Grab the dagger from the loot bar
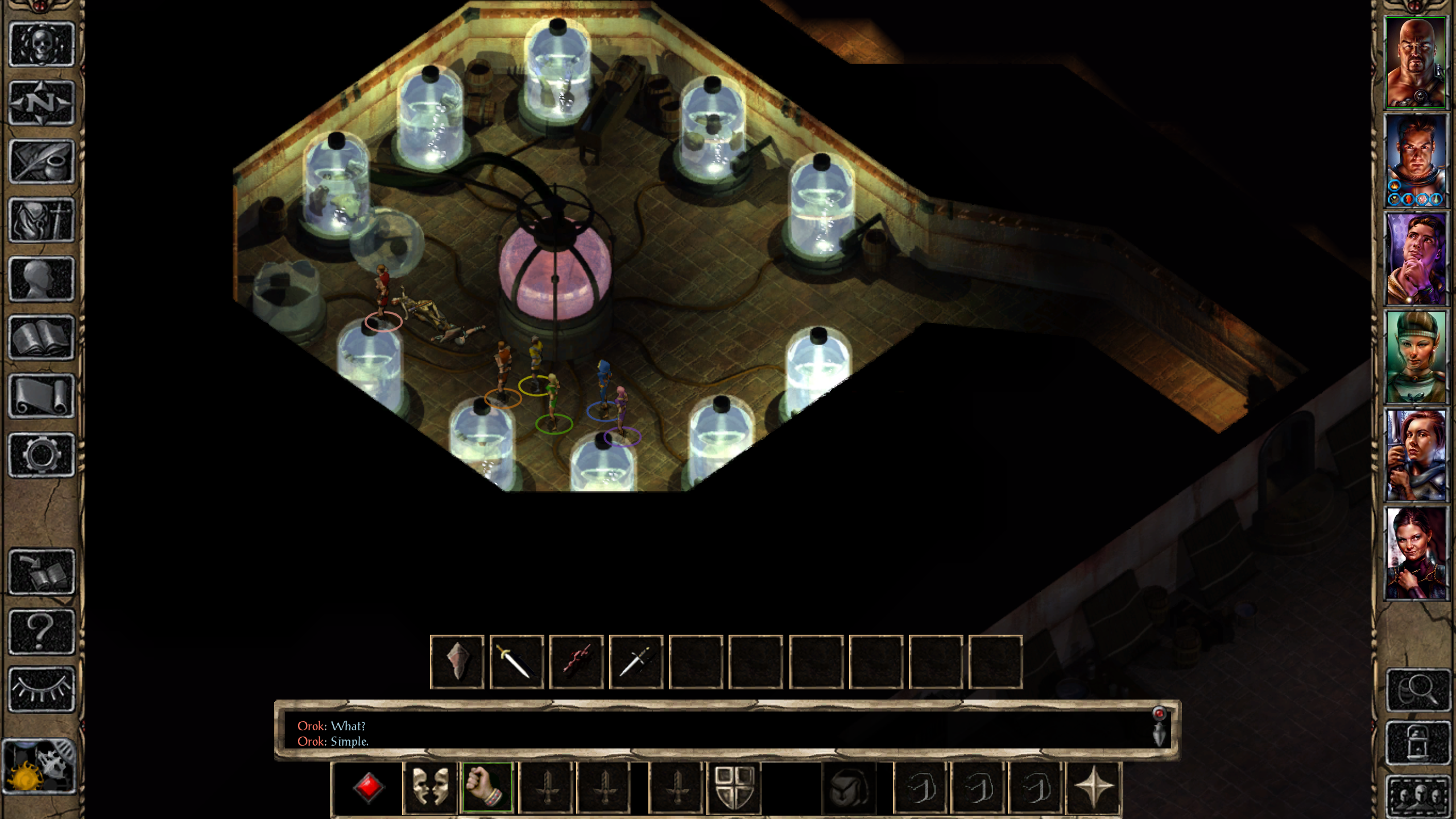 636,661
